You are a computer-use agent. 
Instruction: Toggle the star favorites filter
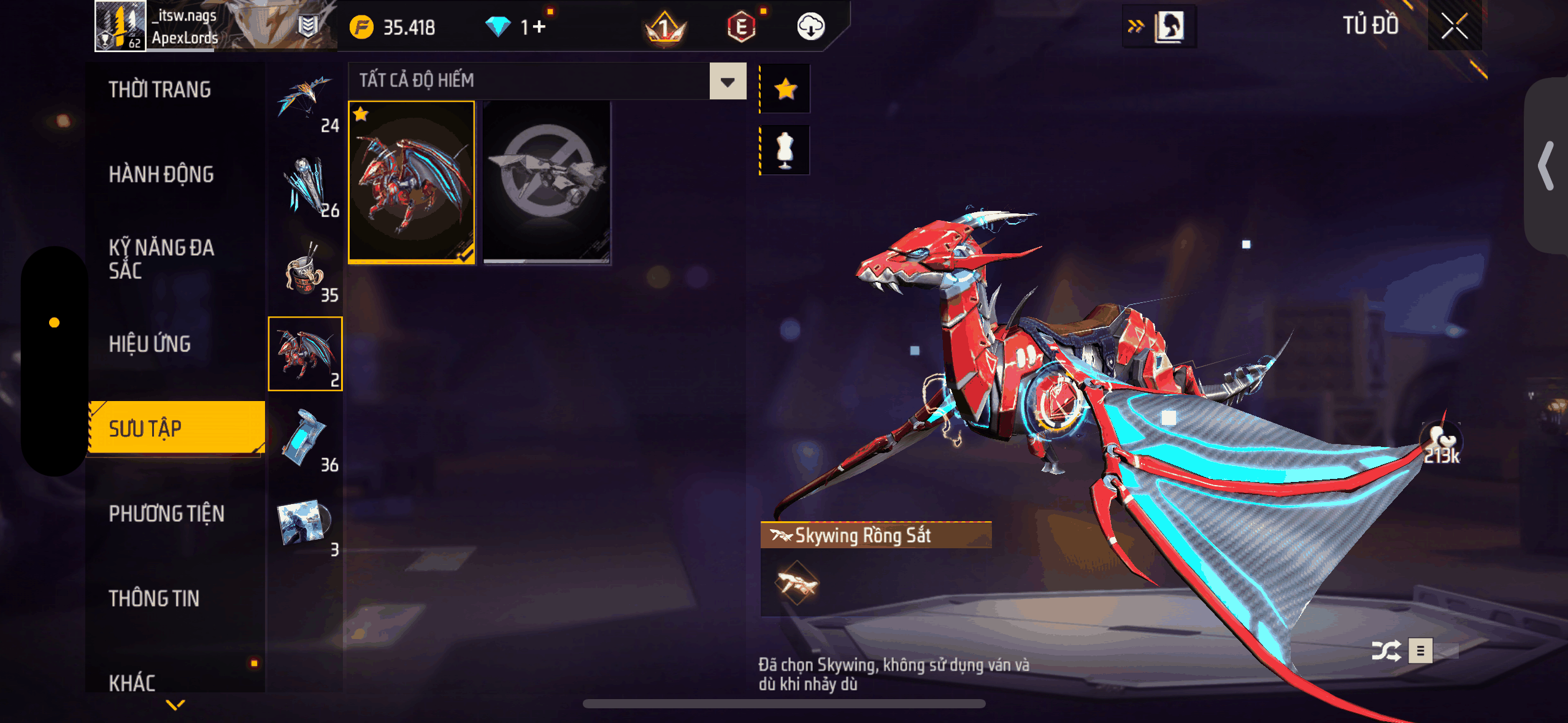click(785, 90)
